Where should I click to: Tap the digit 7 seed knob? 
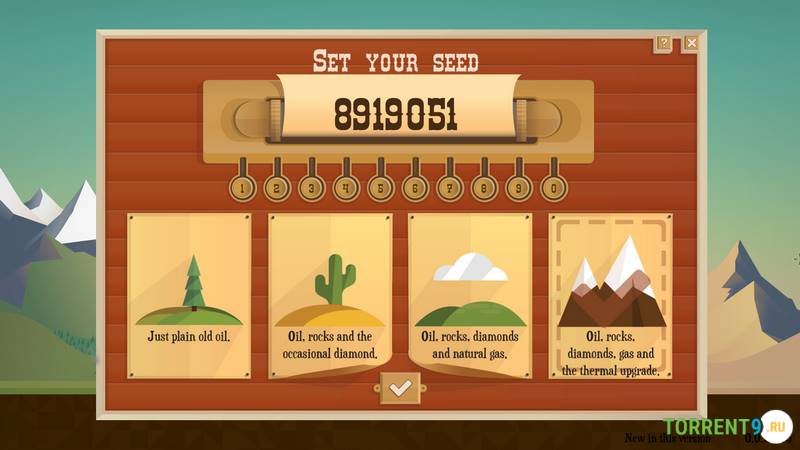pyautogui.click(x=449, y=186)
